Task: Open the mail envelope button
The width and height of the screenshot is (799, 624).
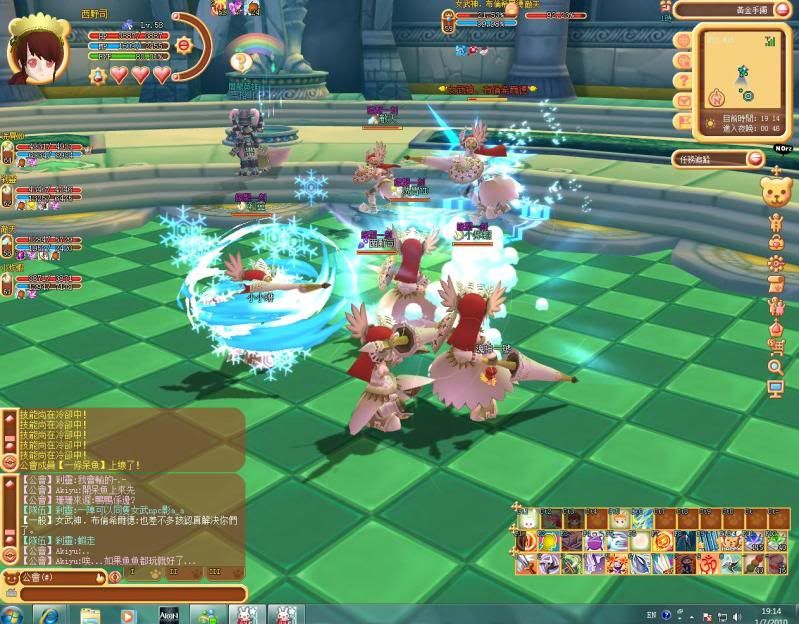Action: point(684,100)
